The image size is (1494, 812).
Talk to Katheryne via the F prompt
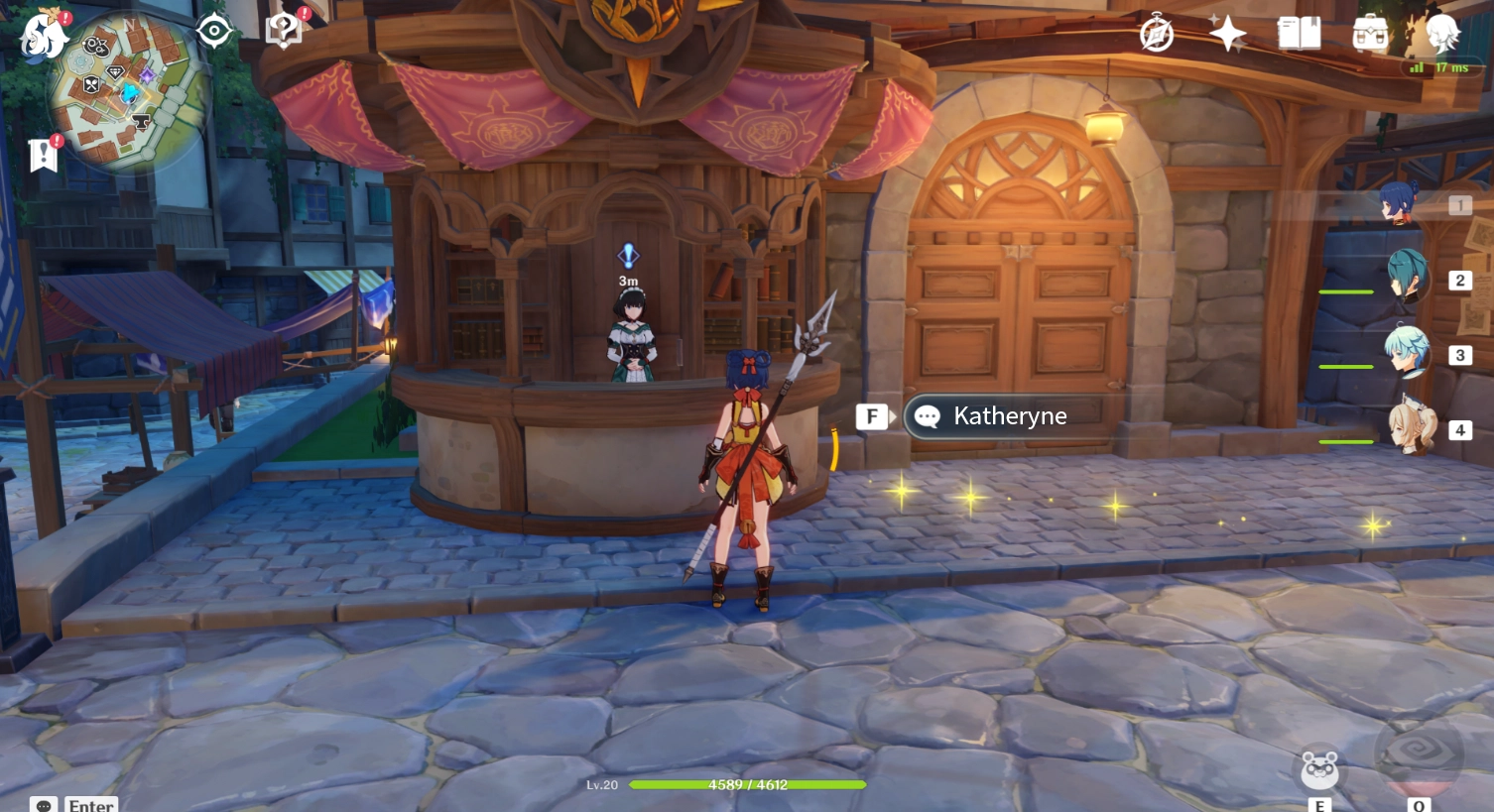pos(872,415)
